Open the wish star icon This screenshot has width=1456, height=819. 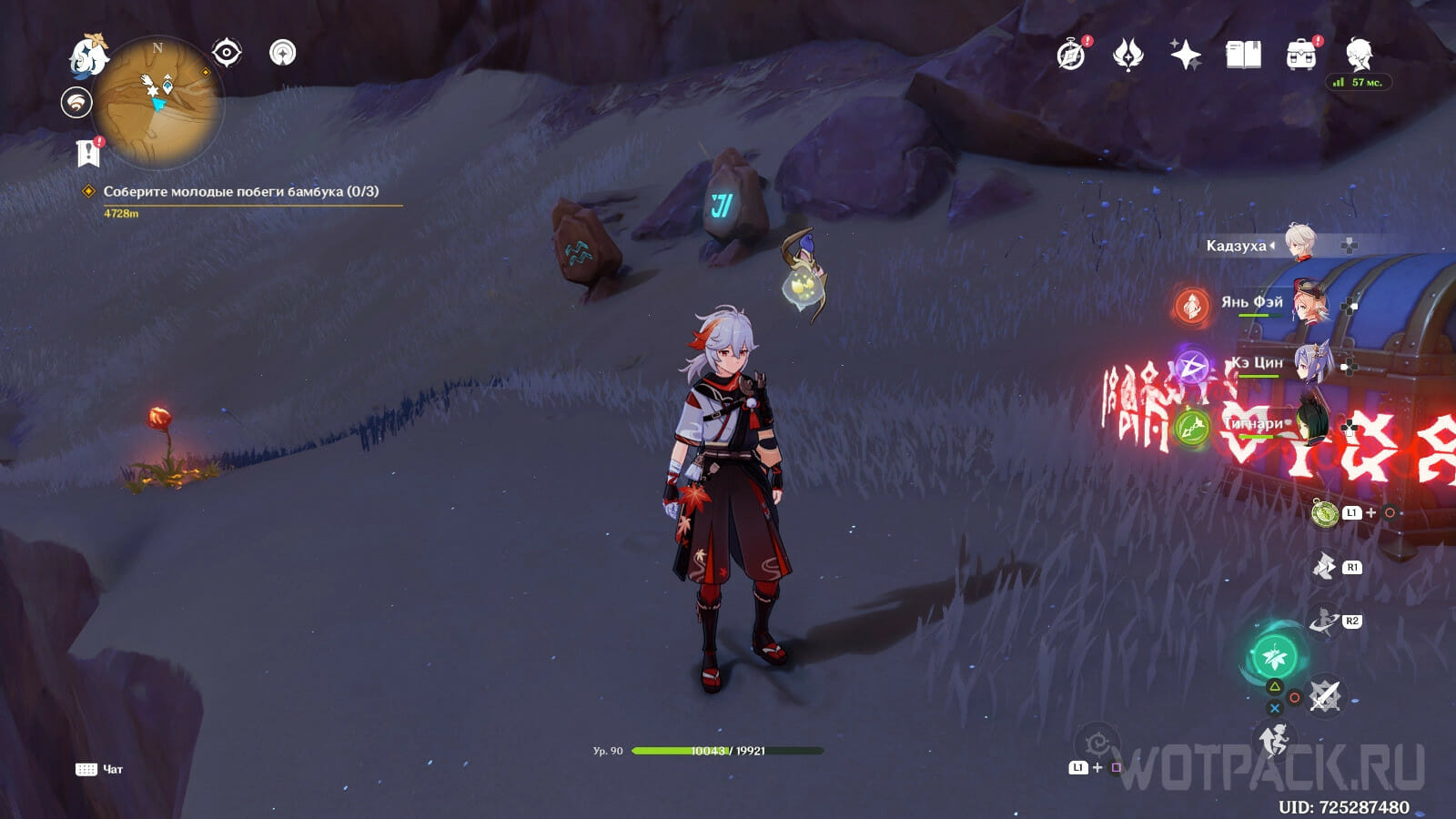pos(1185,56)
